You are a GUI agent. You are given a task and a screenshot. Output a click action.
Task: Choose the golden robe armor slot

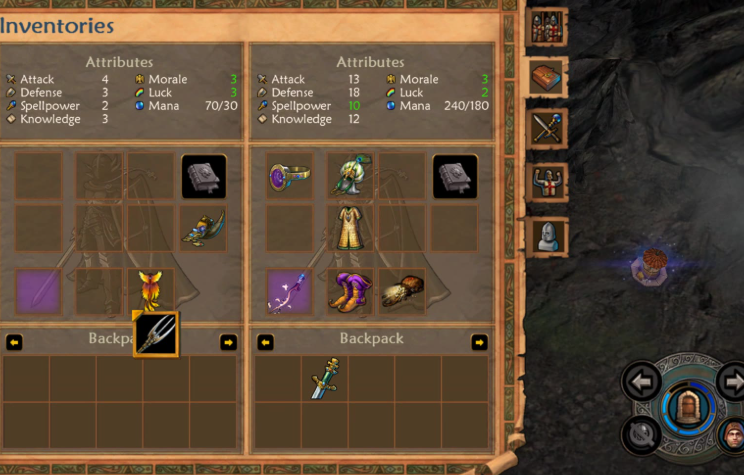coord(351,228)
